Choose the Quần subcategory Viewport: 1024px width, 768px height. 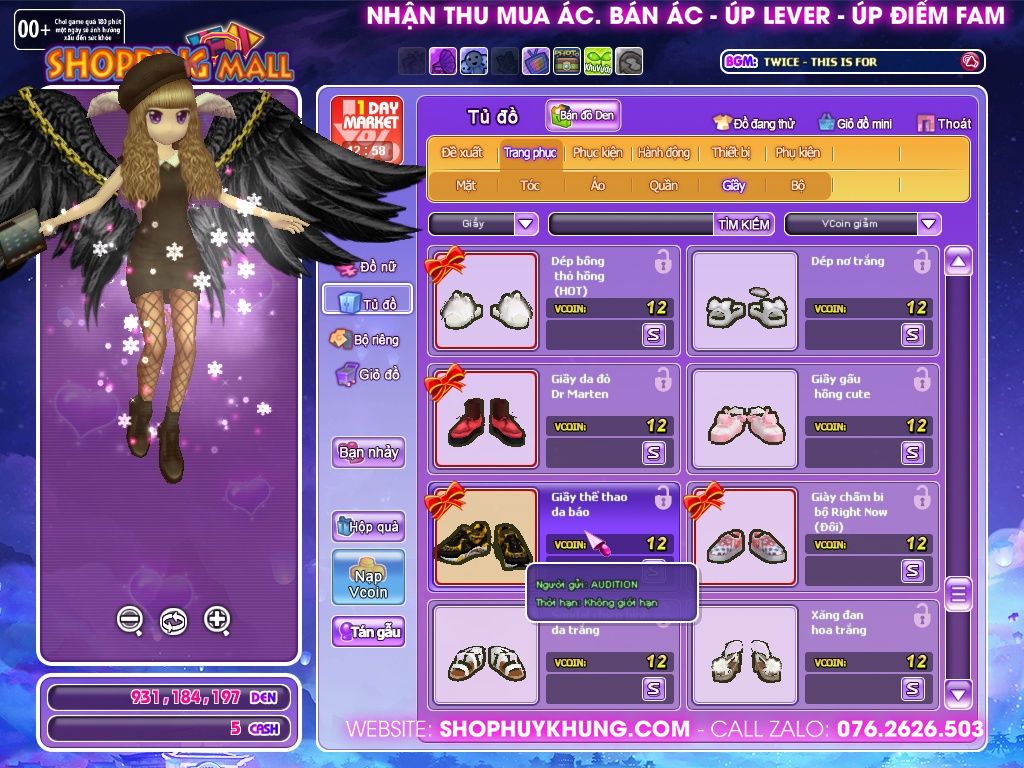pyautogui.click(x=662, y=185)
